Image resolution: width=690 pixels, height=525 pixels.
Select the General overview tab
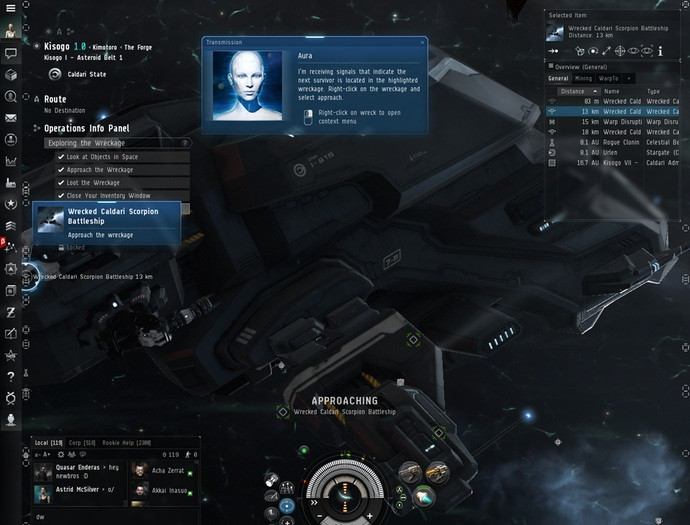point(558,78)
